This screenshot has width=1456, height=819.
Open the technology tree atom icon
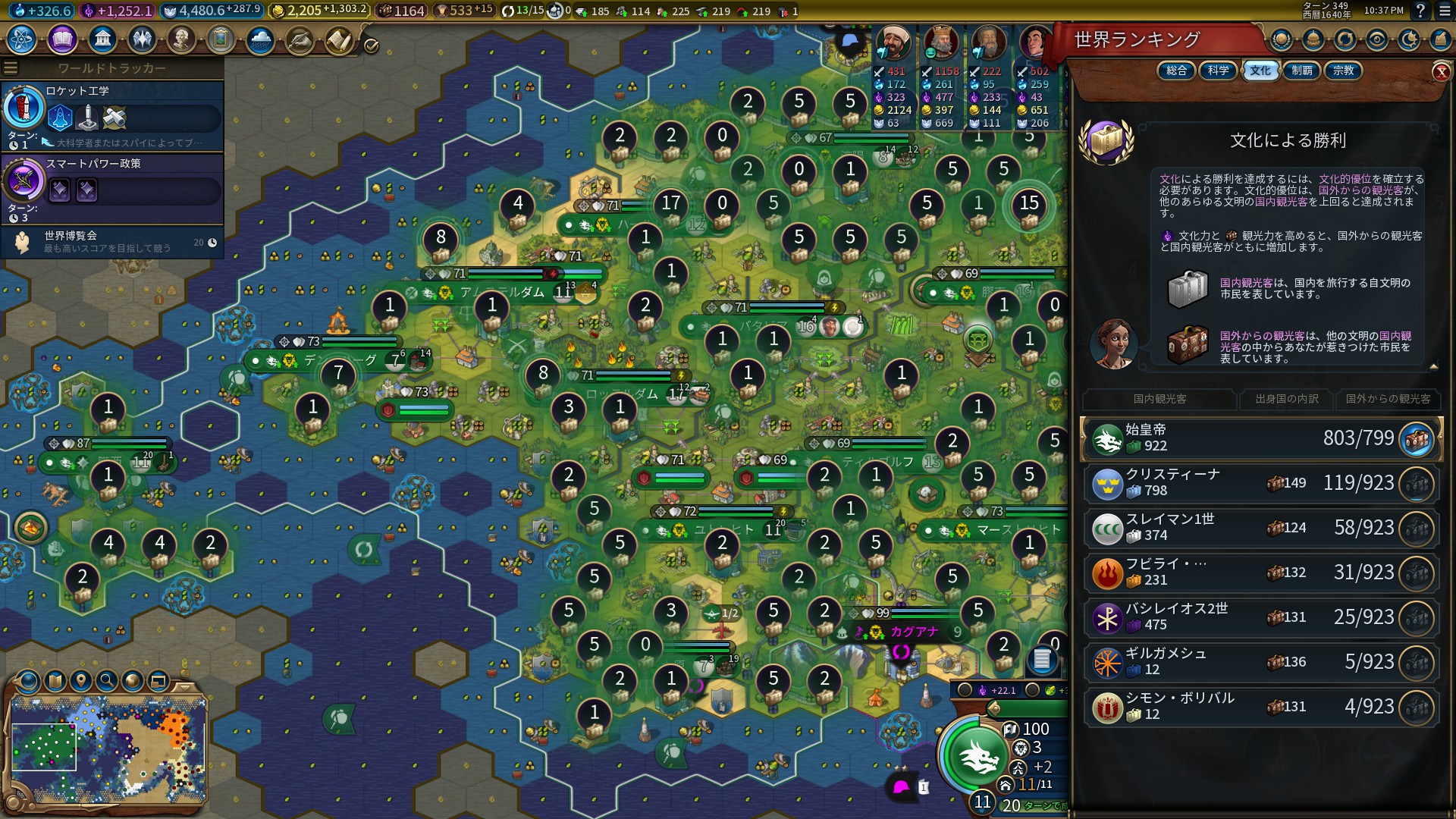22,39
